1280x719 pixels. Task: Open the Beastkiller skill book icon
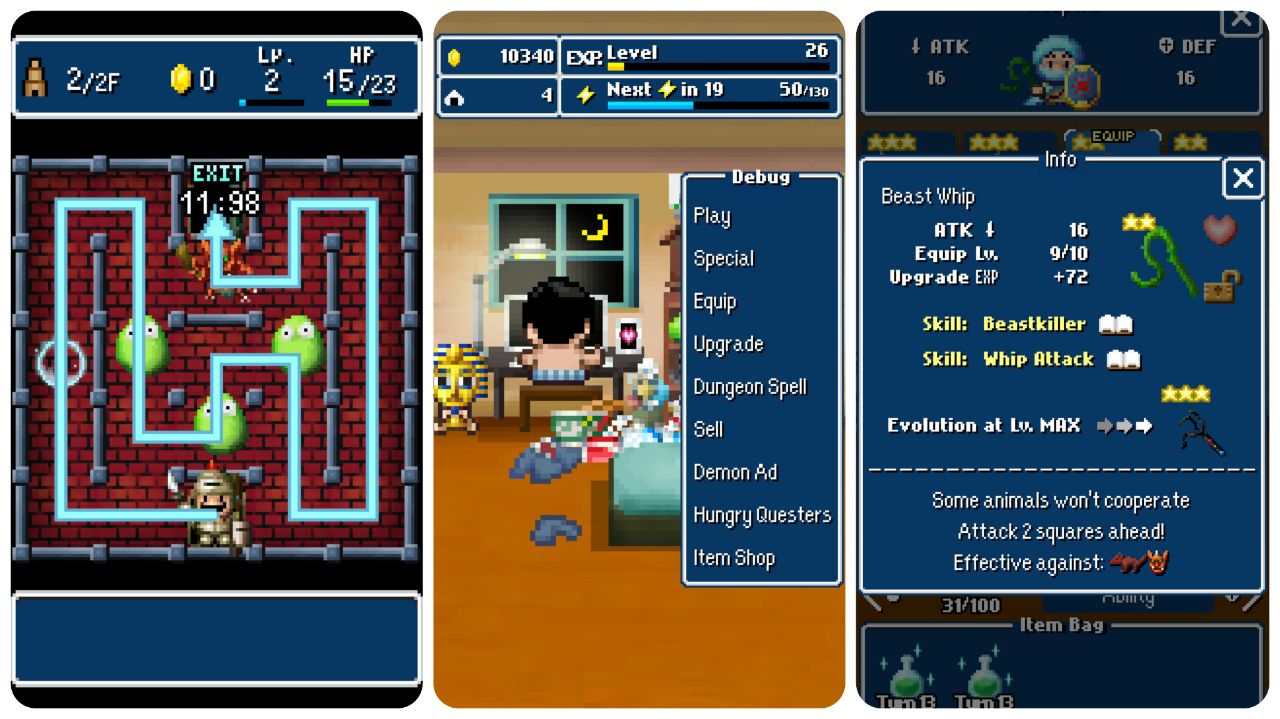(x=1115, y=324)
